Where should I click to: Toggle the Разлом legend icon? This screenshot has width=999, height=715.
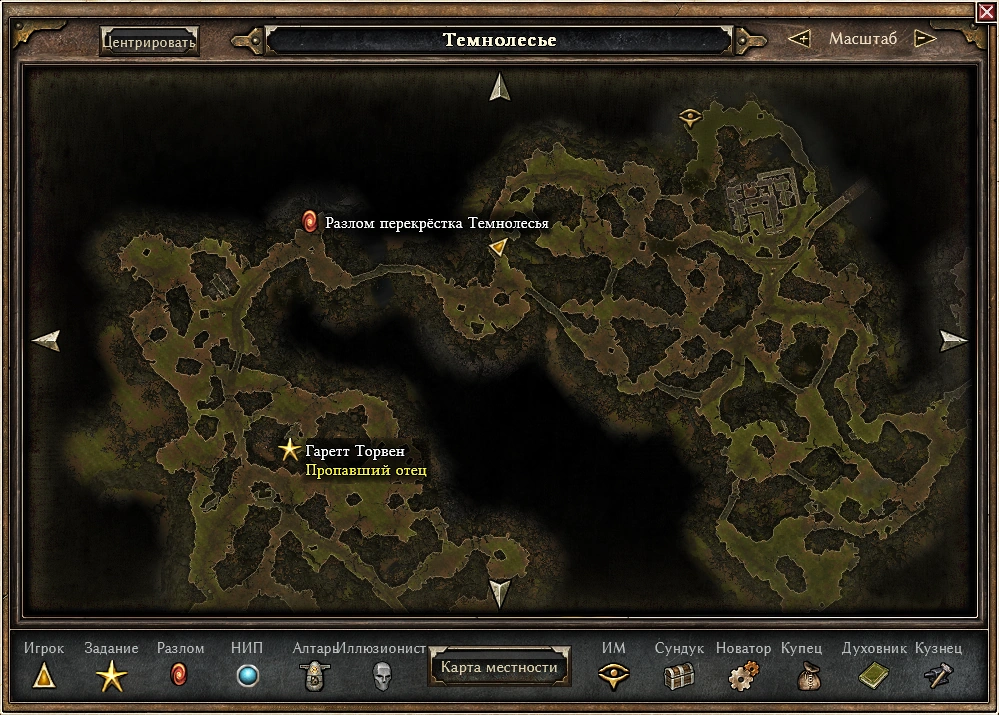pyautogui.click(x=180, y=676)
